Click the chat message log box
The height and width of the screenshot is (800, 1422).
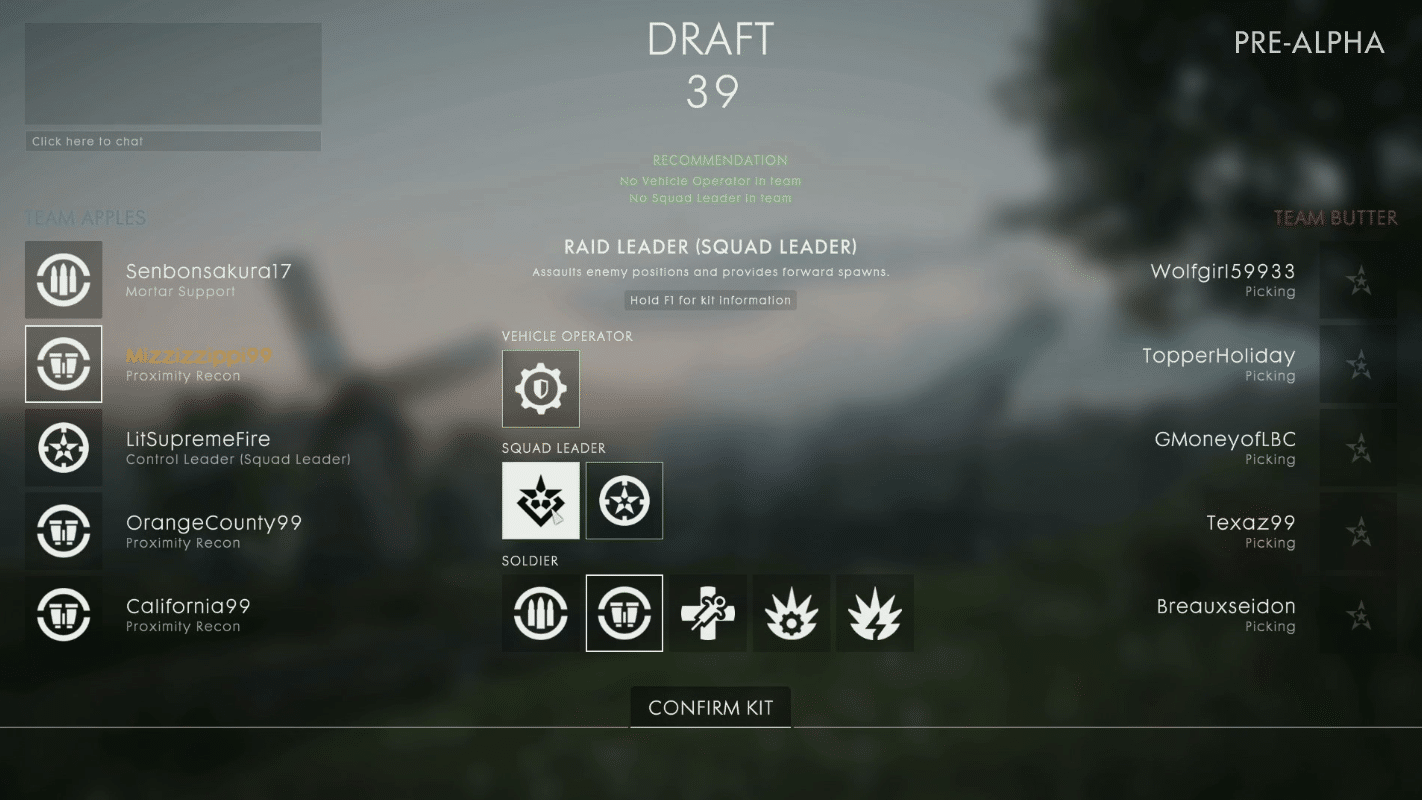(173, 74)
